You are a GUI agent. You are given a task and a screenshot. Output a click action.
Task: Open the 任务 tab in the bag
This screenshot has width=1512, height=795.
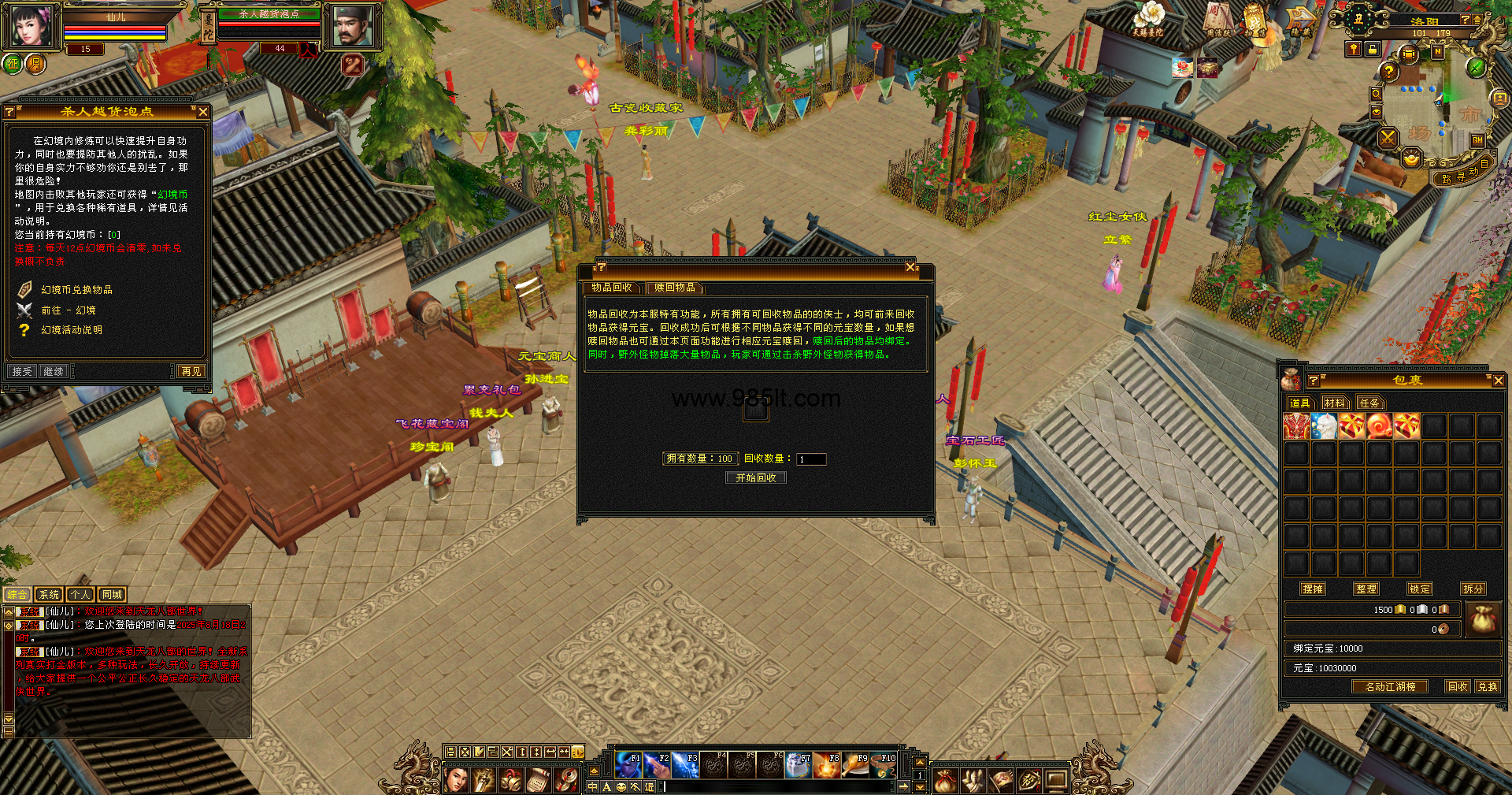tap(1369, 403)
